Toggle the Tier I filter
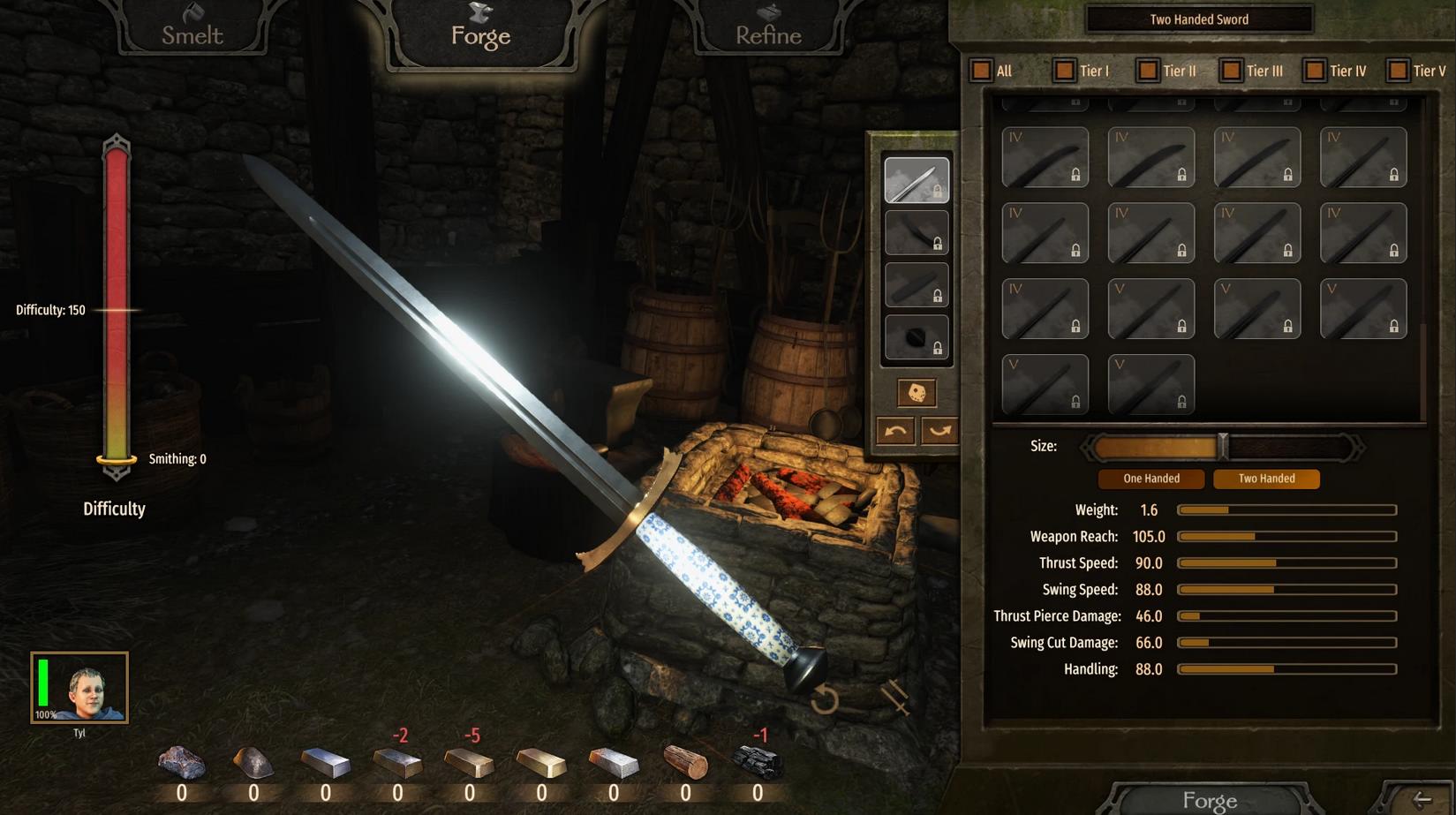This screenshot has height=815, width=1456. [x=1064, y=71]
